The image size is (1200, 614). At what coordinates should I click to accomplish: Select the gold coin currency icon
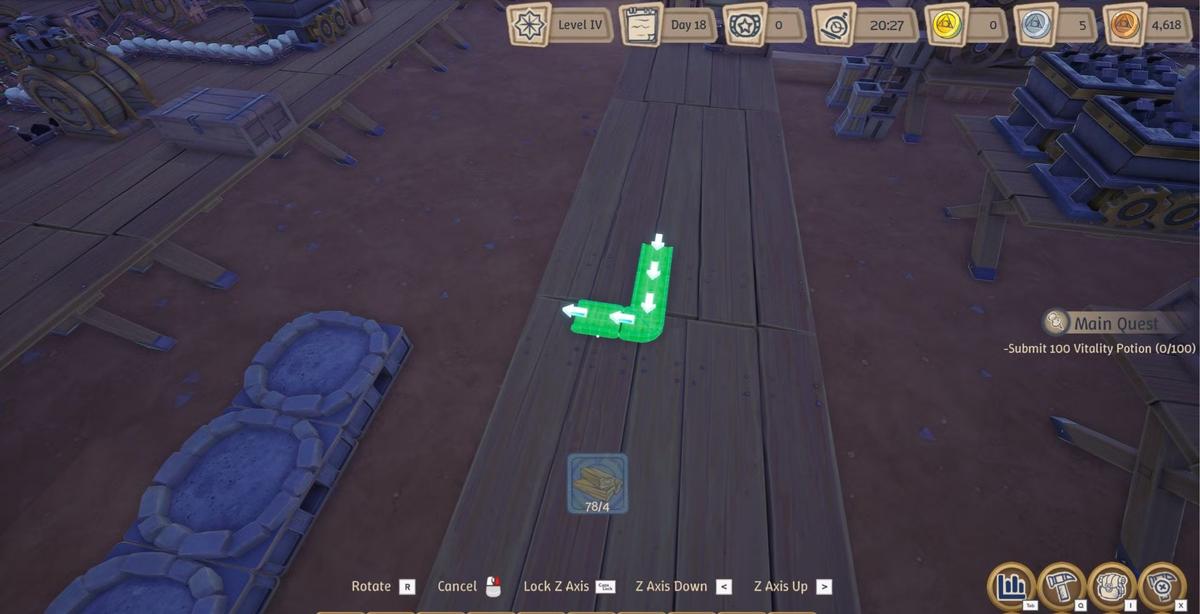(945, 25)
